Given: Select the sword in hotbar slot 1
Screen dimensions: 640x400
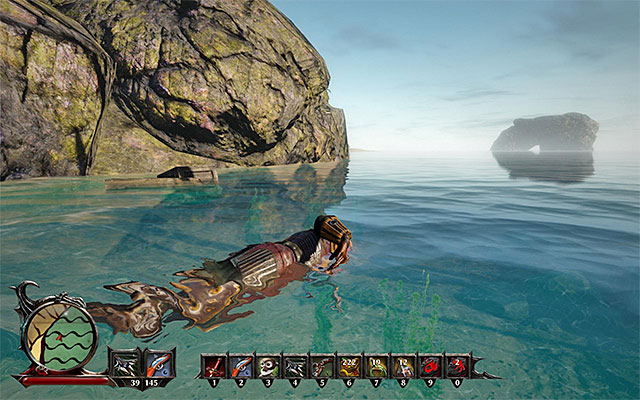Looking at the screenshot, I should pos(214,365).
